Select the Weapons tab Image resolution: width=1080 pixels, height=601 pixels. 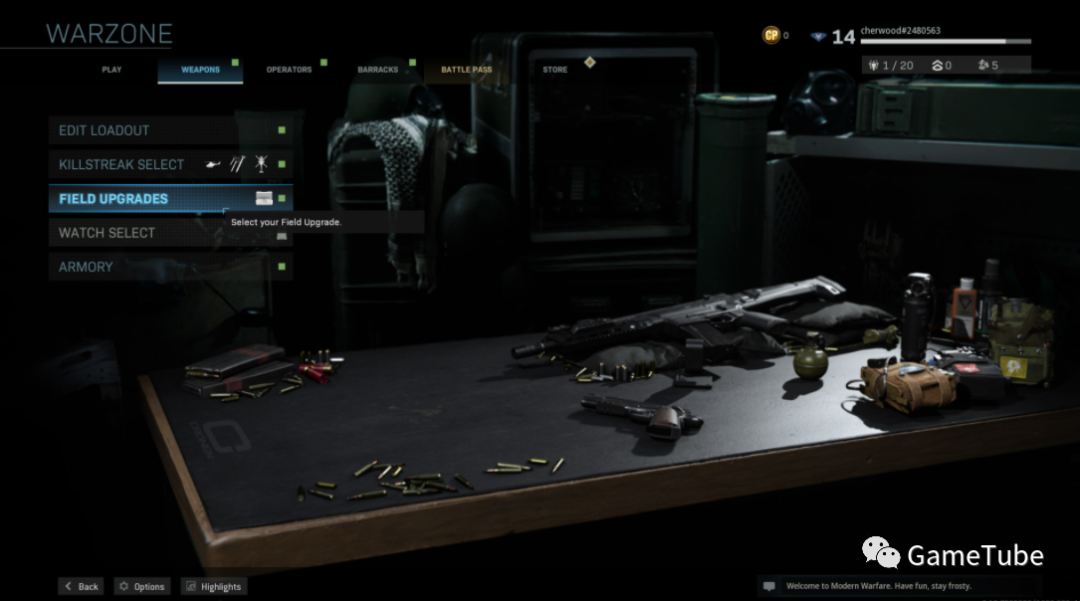coord(200,70)
